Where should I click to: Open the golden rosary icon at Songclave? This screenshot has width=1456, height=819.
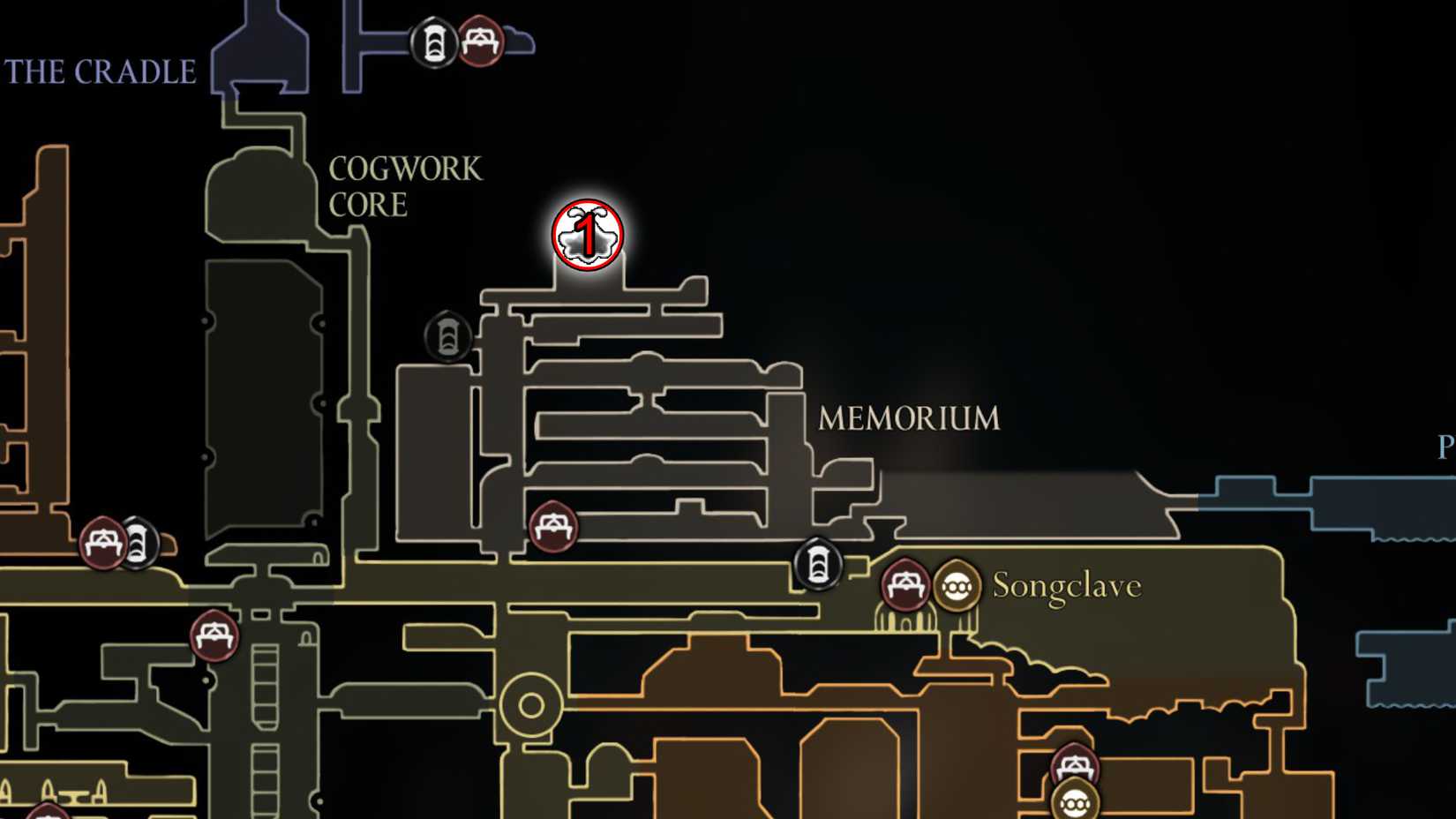point(957,583)
